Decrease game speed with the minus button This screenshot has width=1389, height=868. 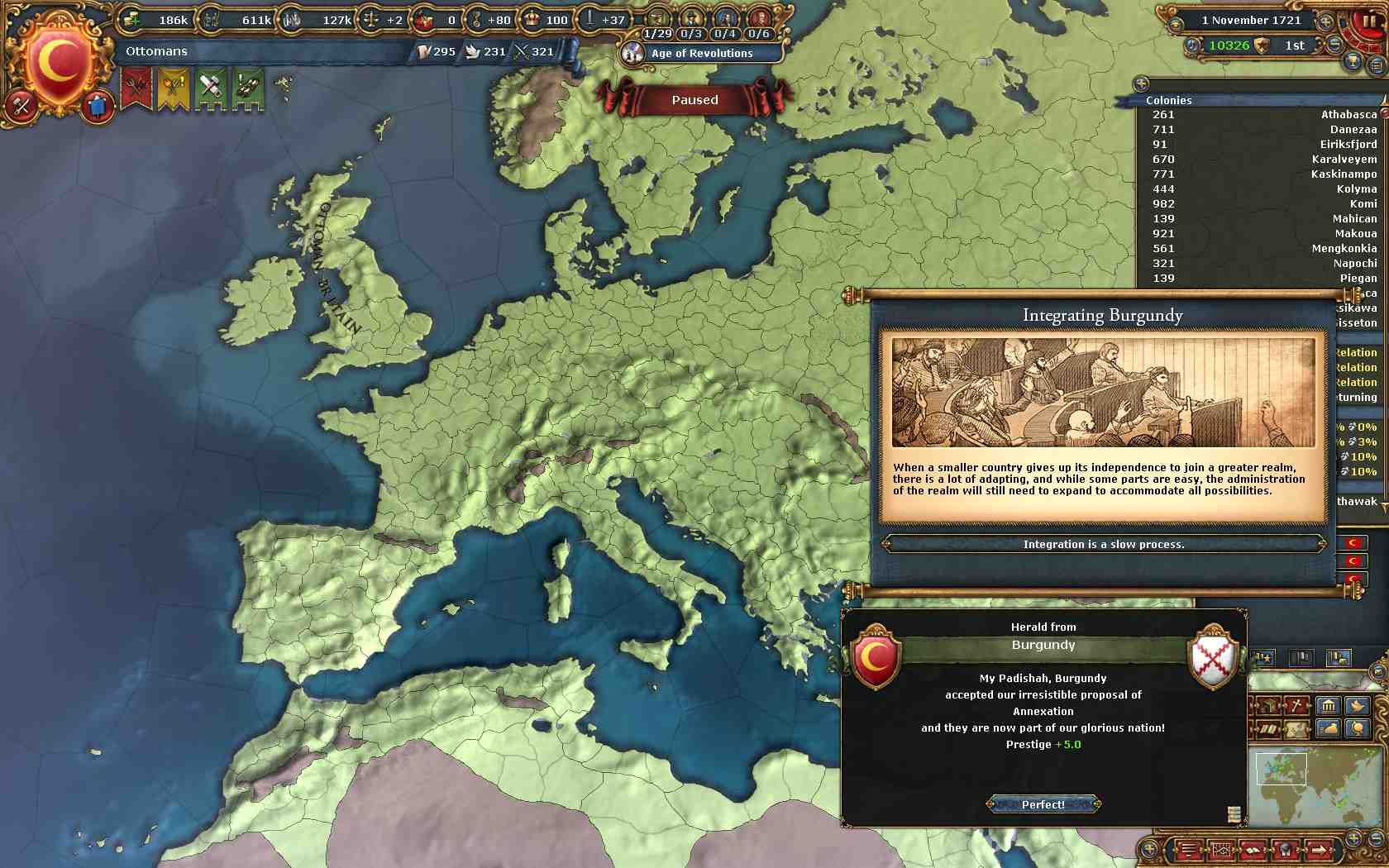[1334, 45]
